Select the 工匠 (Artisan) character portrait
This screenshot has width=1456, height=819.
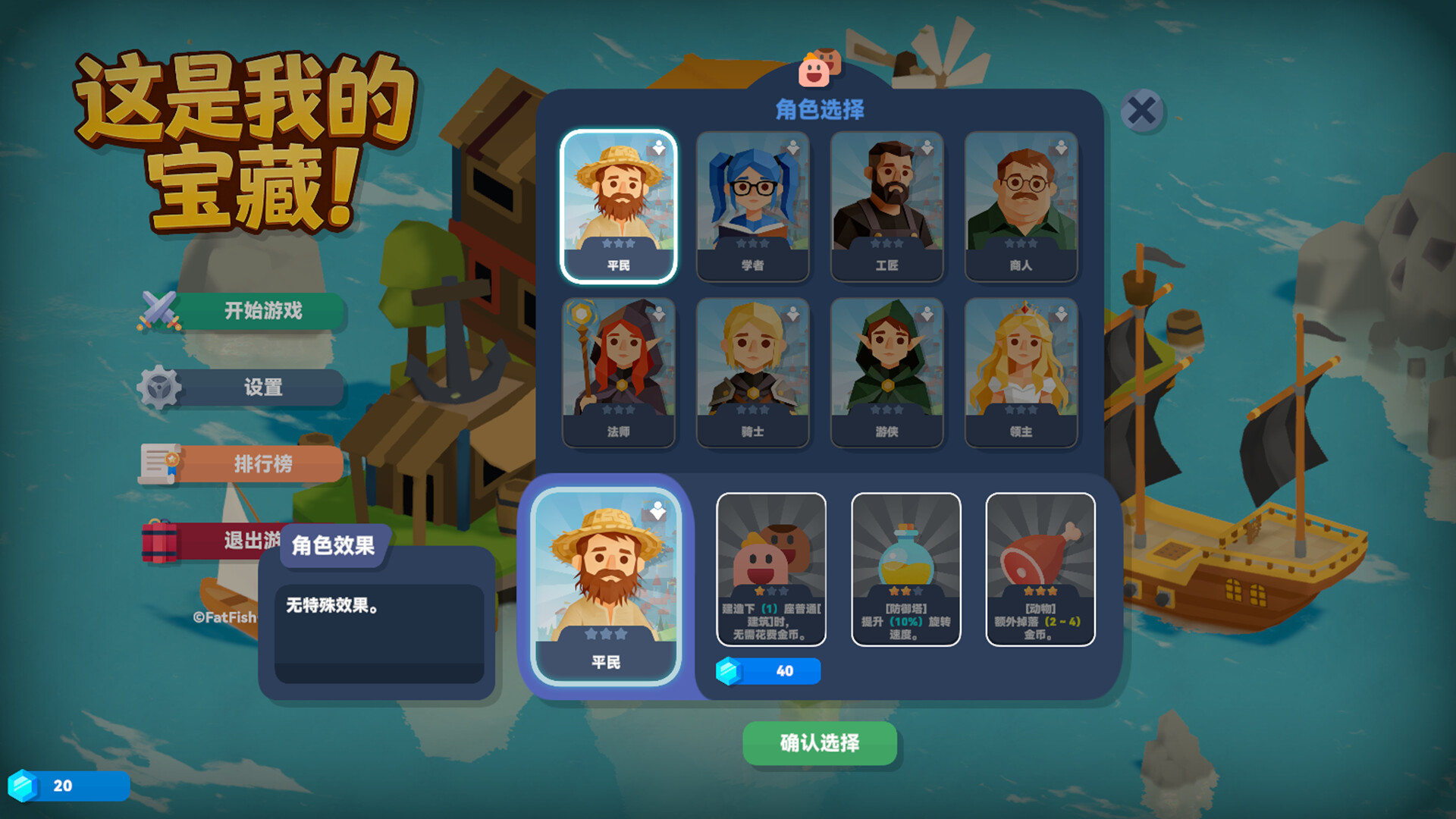(x=887, y=206)
